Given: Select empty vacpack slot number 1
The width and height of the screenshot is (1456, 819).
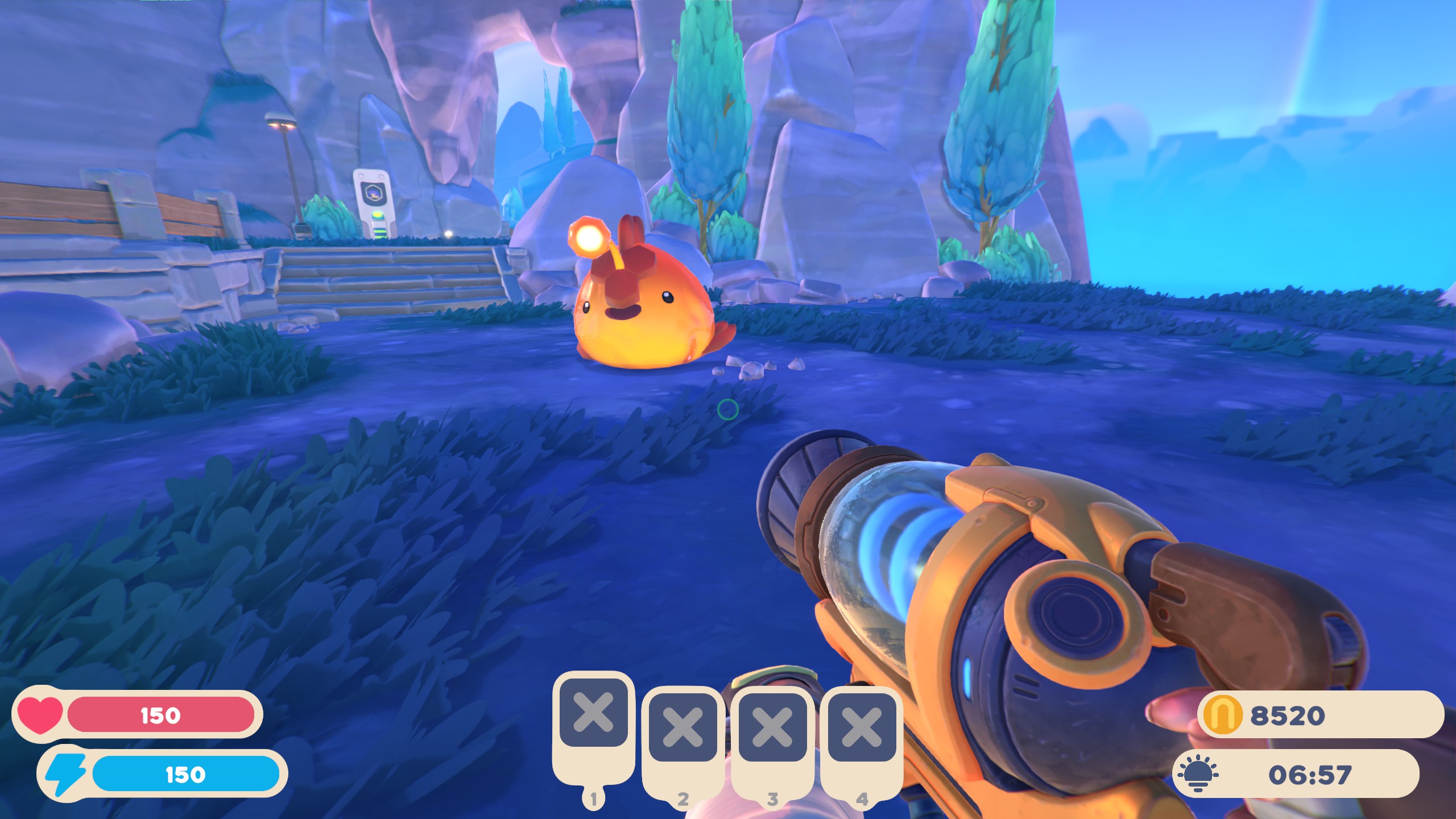Looking at the screenshot, I should click(x=593, y=713).
